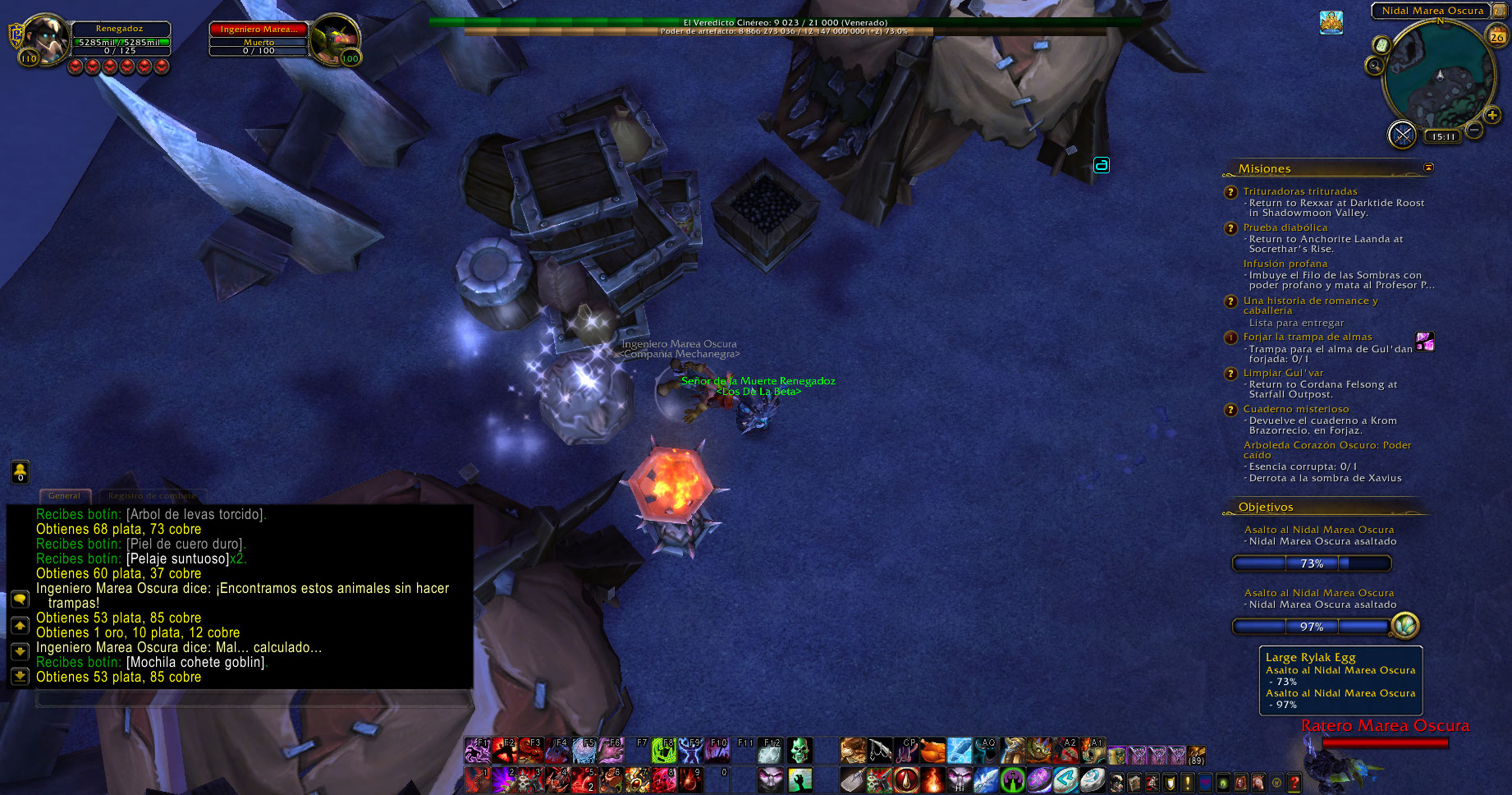
Task: Click the Ingeniero Marea target portrait
Action: pos(336,39)
